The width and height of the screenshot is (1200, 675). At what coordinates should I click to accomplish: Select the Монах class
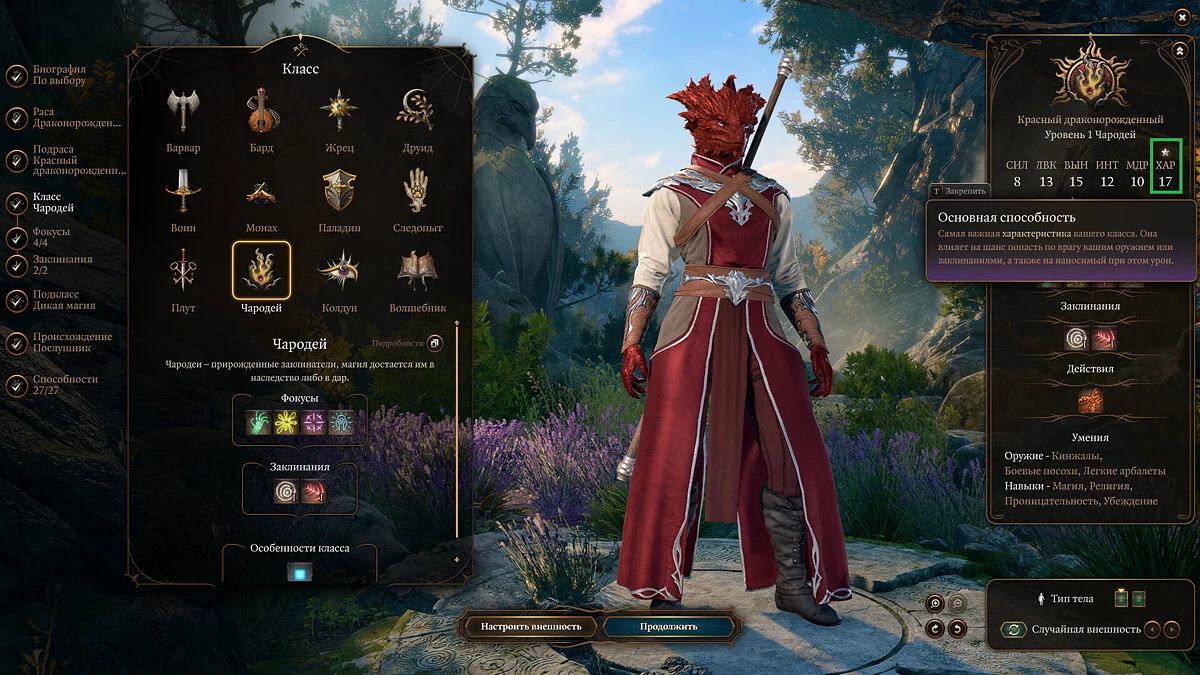click(261, 190)
